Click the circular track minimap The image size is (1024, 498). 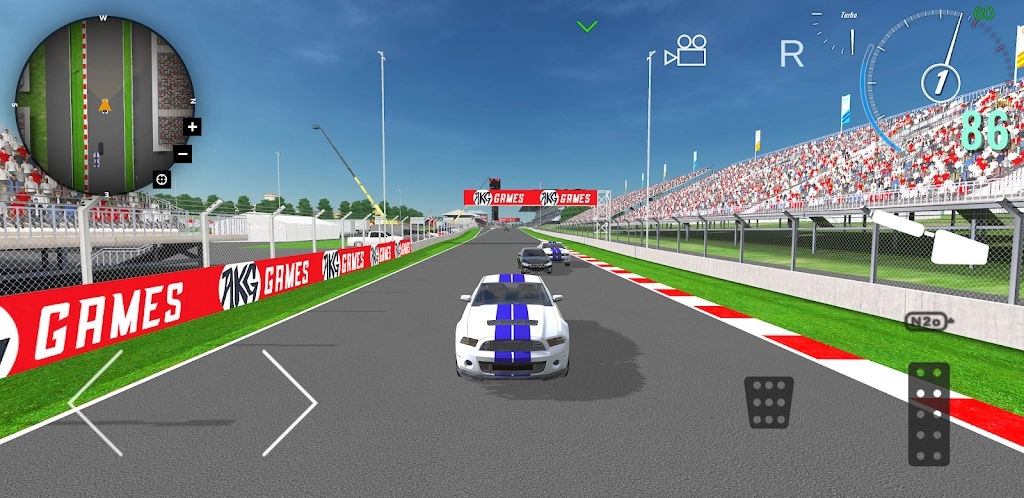pyautogui.click(x=100, y=106)
